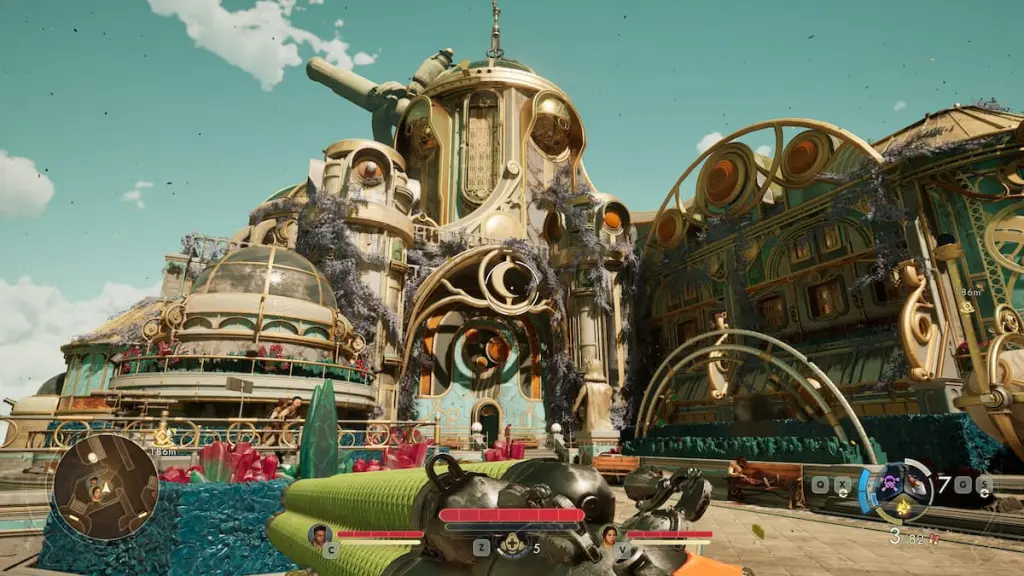
Task: Click the gold objective marker above the minimap
Action: point(164,435)
